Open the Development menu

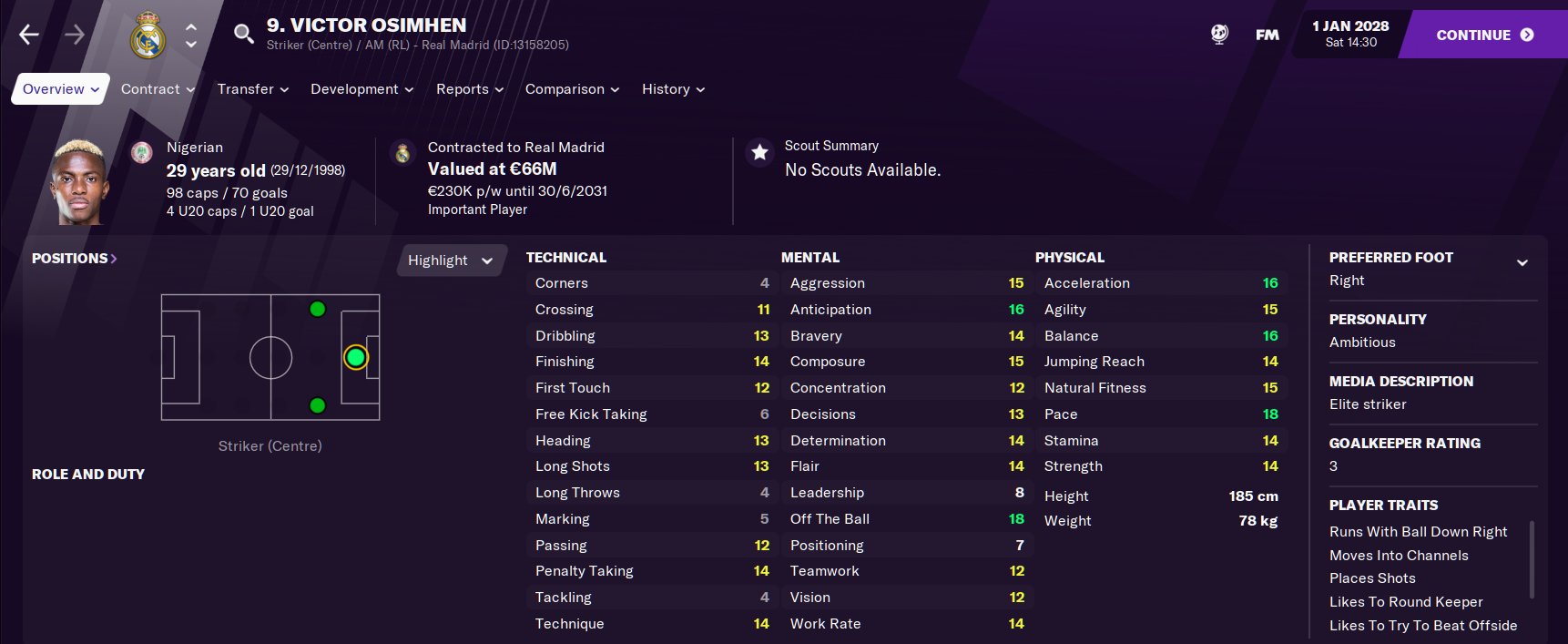click(x=361, y=89)
